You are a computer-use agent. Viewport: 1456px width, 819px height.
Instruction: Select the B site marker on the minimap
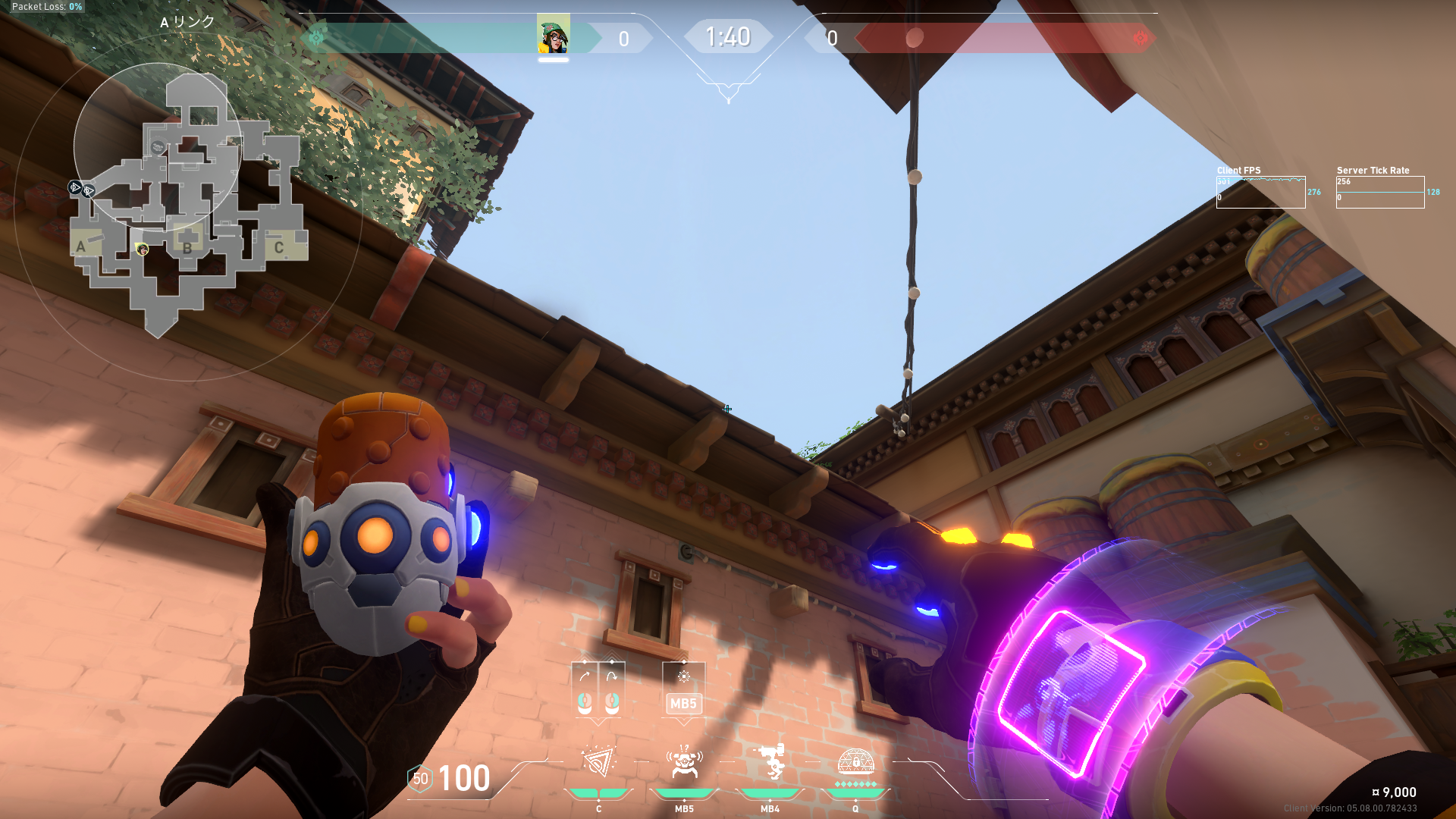(187, 246)
